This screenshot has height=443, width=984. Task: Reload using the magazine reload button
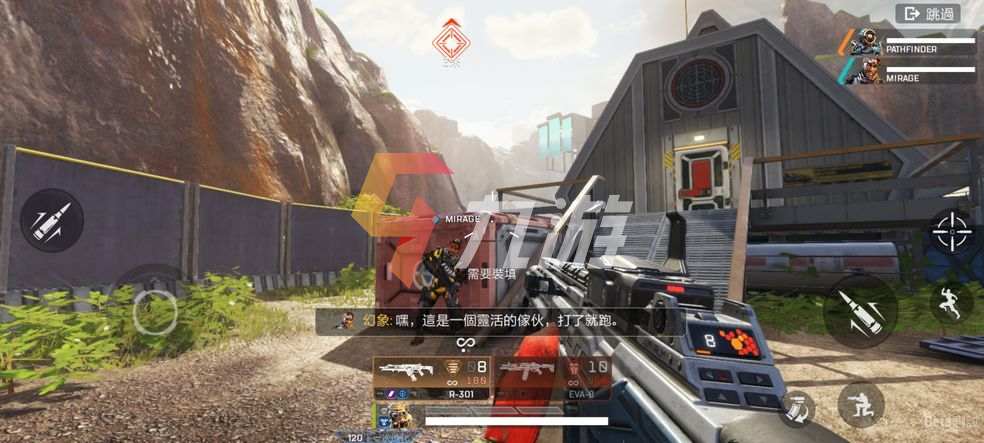[x=797, y=406]
